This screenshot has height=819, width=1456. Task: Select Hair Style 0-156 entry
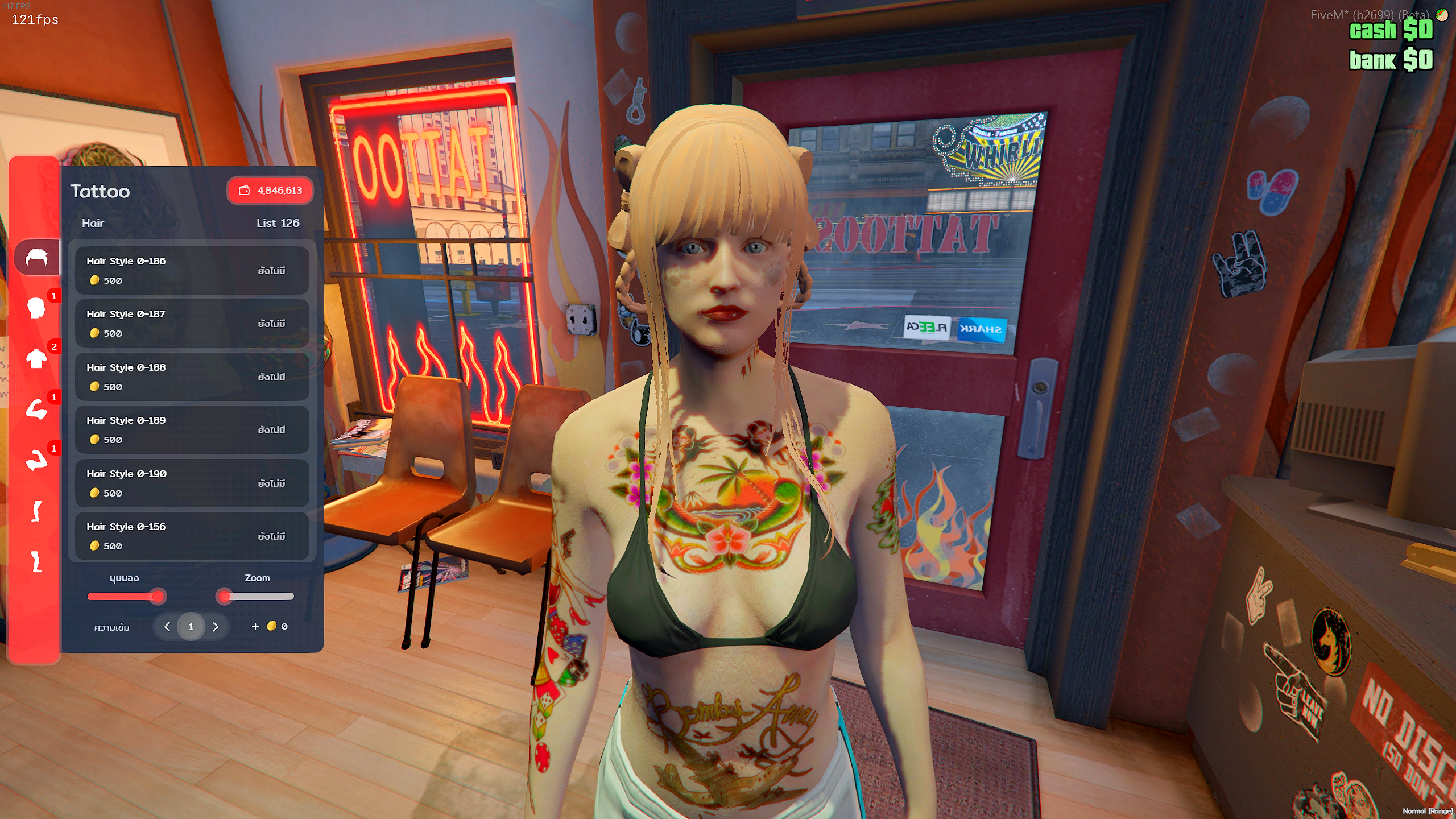[192, 536]
